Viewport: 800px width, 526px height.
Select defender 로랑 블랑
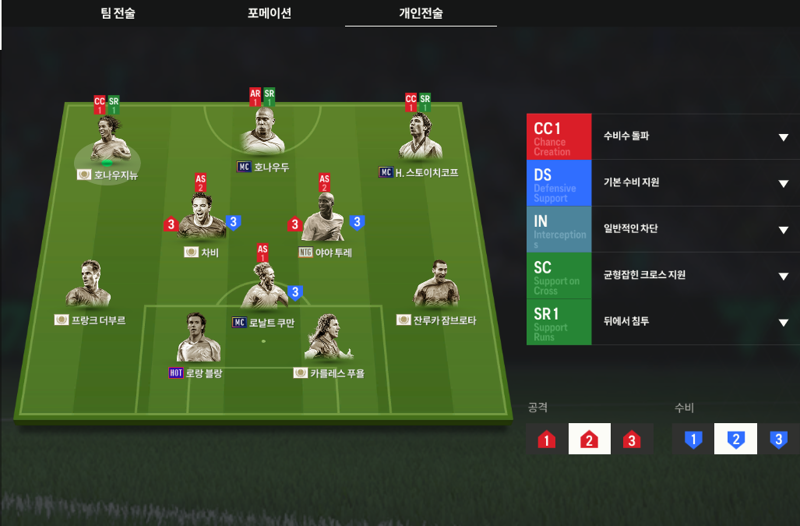tap(197, 340)
